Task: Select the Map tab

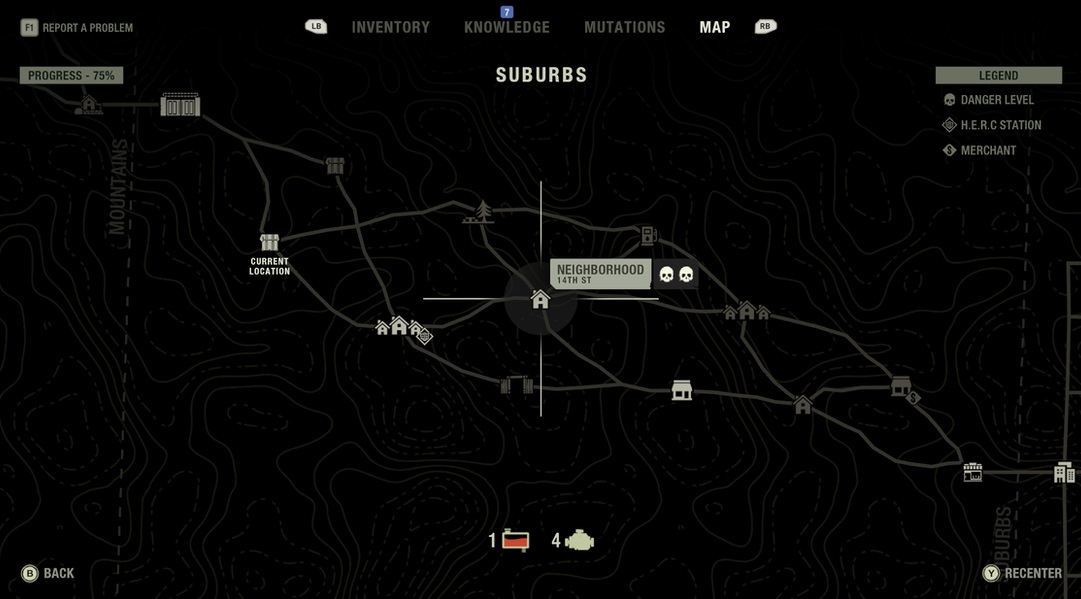Action: coord(714,27)
